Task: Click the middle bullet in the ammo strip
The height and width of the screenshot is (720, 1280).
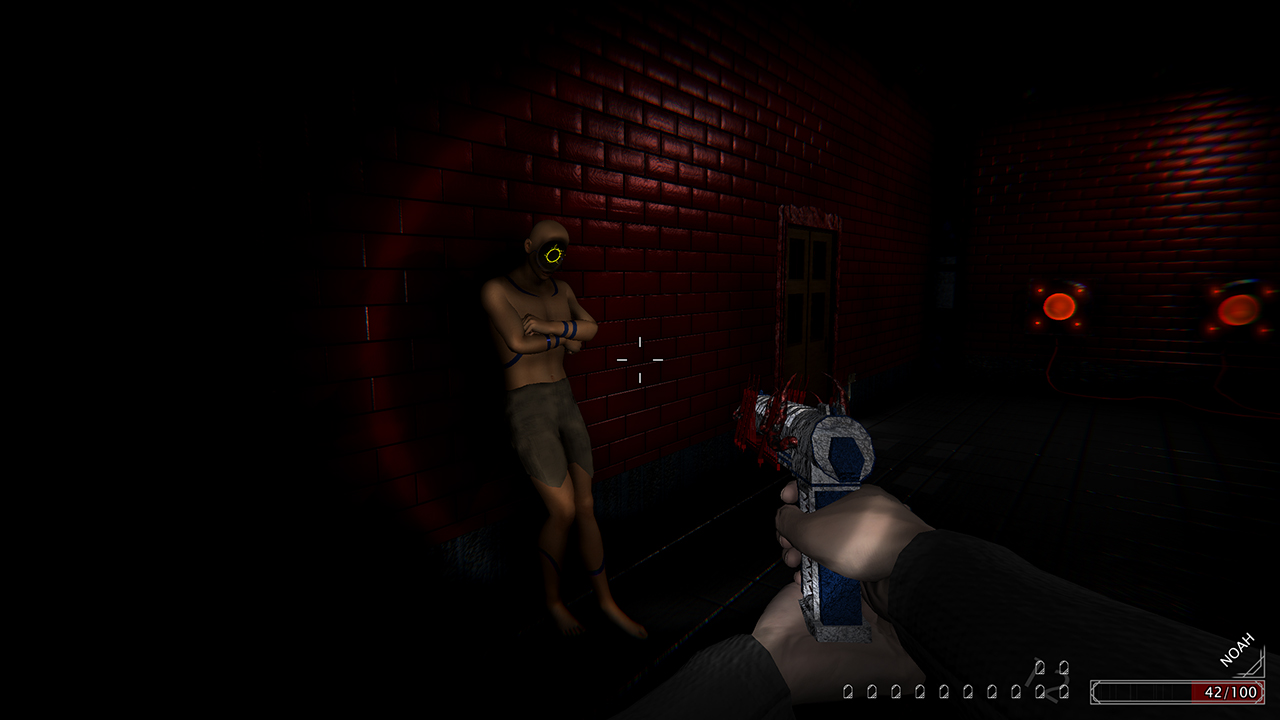Action: click(x=955, y=692)
